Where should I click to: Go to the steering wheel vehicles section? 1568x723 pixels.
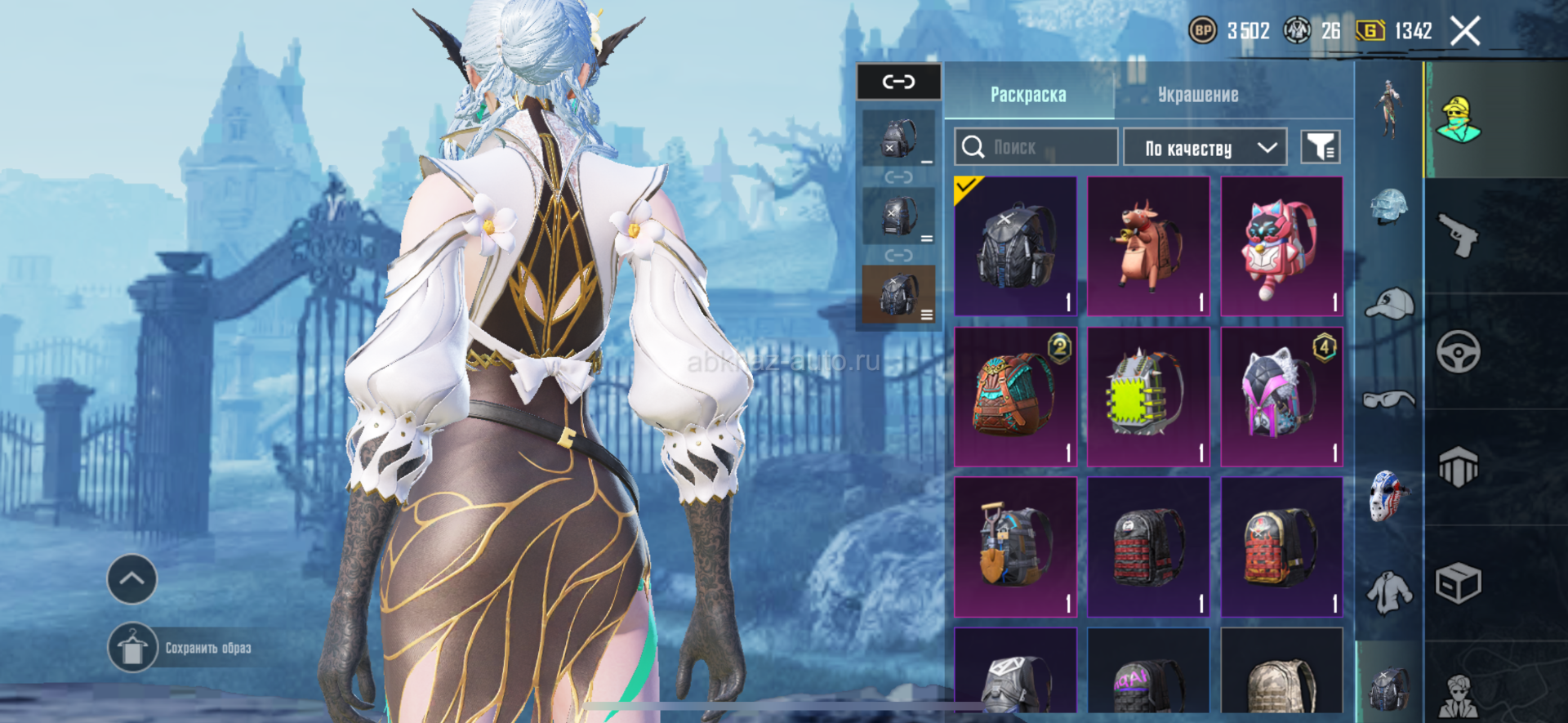(1459, 352)
